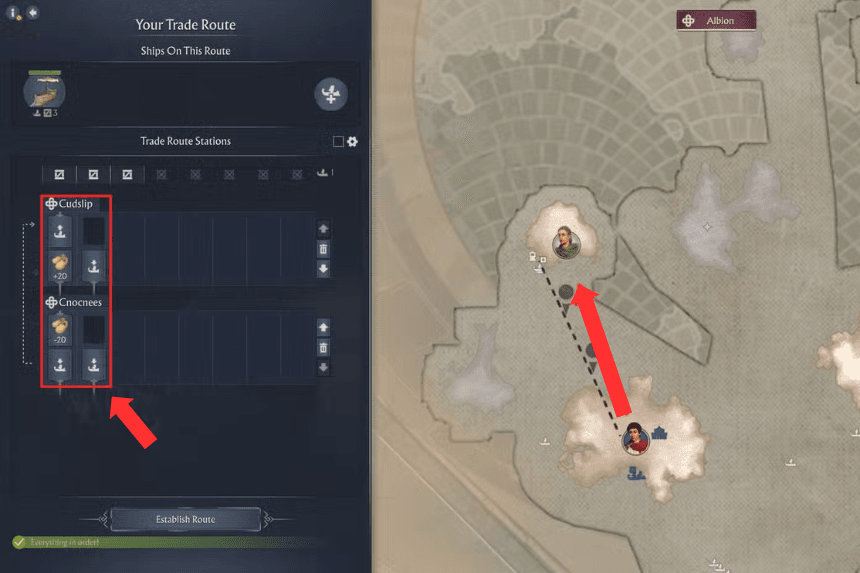Add a ship to the trade route

(x=331, y=94)
